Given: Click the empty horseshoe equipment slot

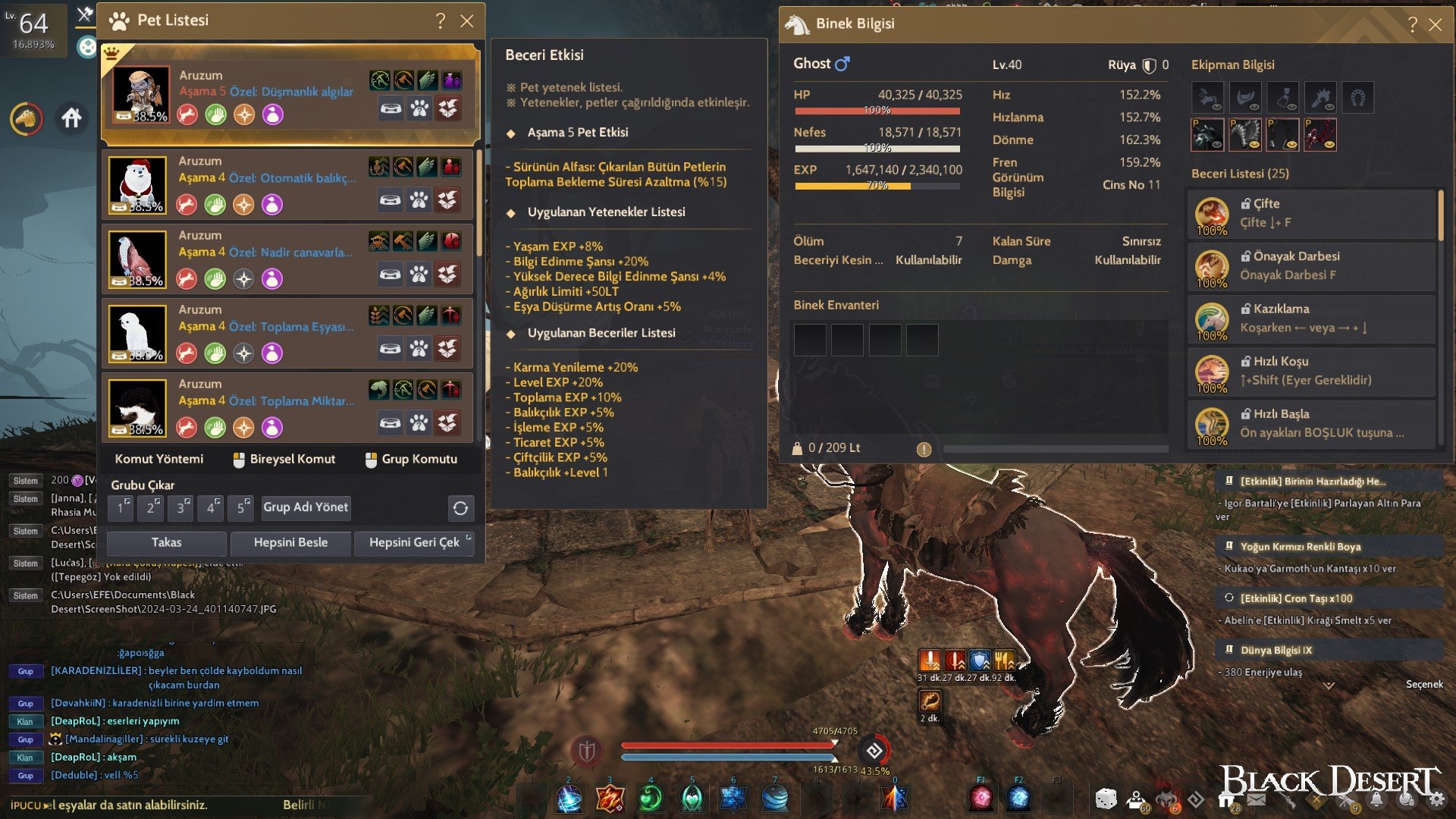Looking at the screenshot, I should tap(1358, 97).
